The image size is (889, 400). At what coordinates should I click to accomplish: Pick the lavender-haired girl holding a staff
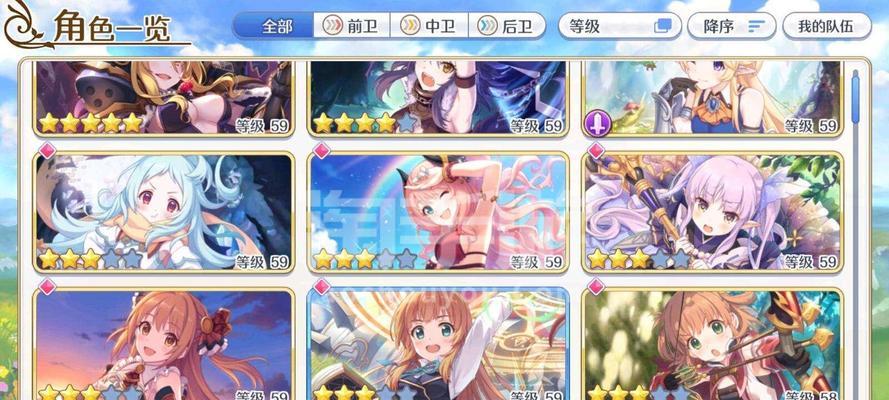(713, 211)
